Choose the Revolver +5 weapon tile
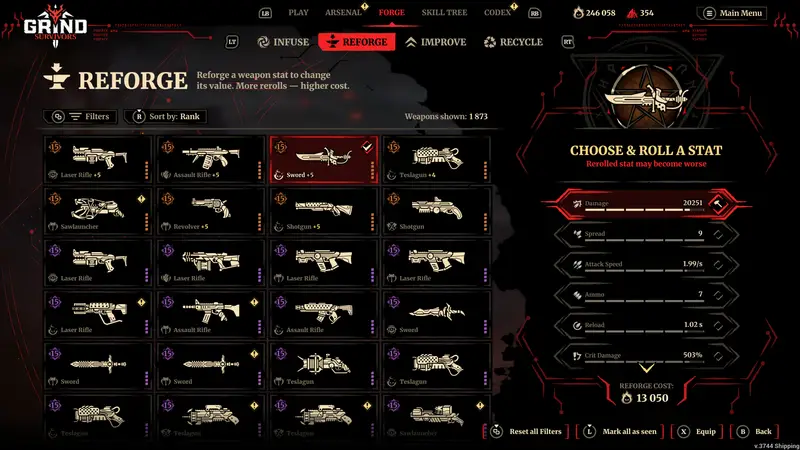 tap(211, 210)
